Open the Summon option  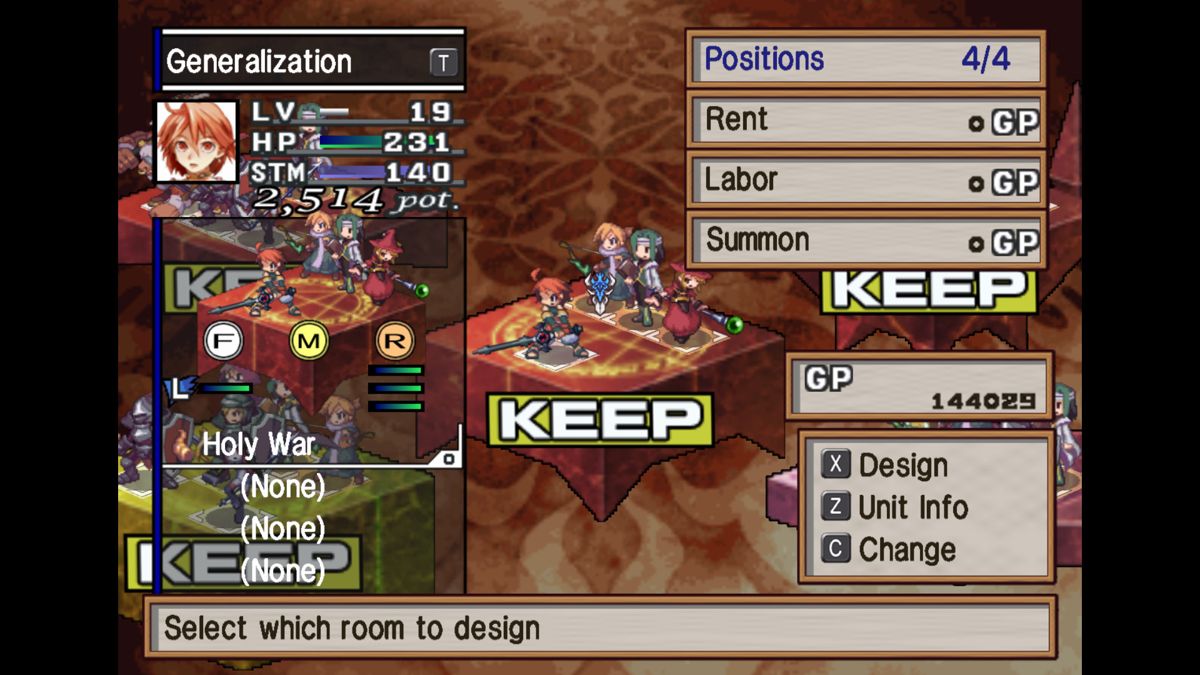866,241
